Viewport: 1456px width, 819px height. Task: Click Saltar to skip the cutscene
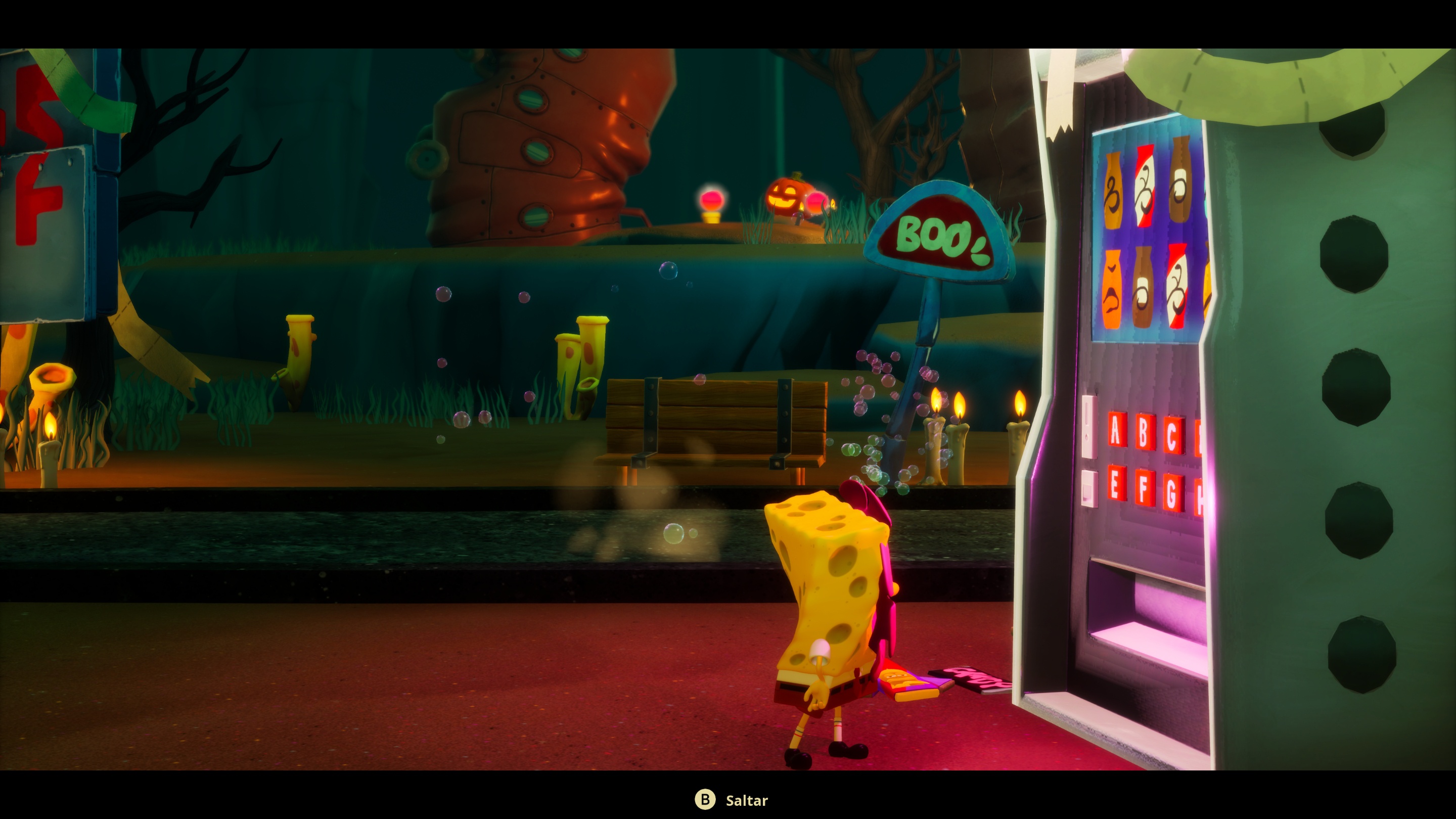click(x=747, y=800)
